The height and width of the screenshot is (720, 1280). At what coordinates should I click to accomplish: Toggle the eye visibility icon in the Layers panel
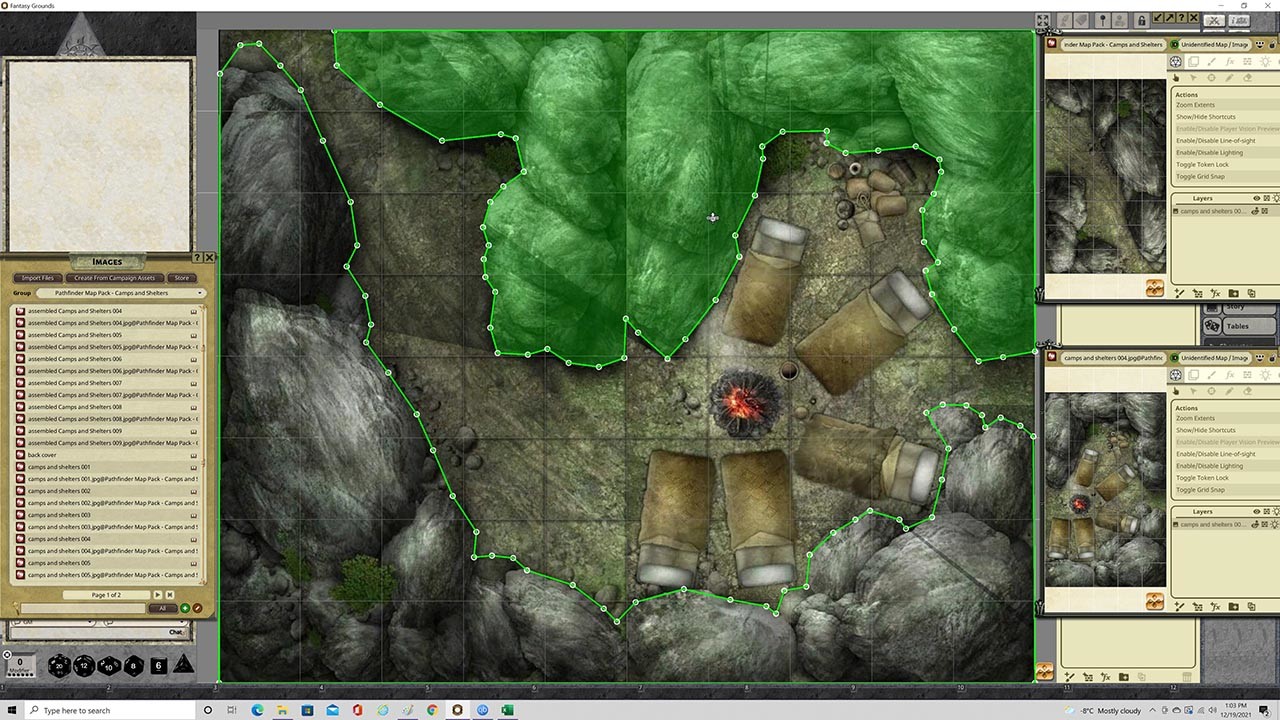point(1257,197)
